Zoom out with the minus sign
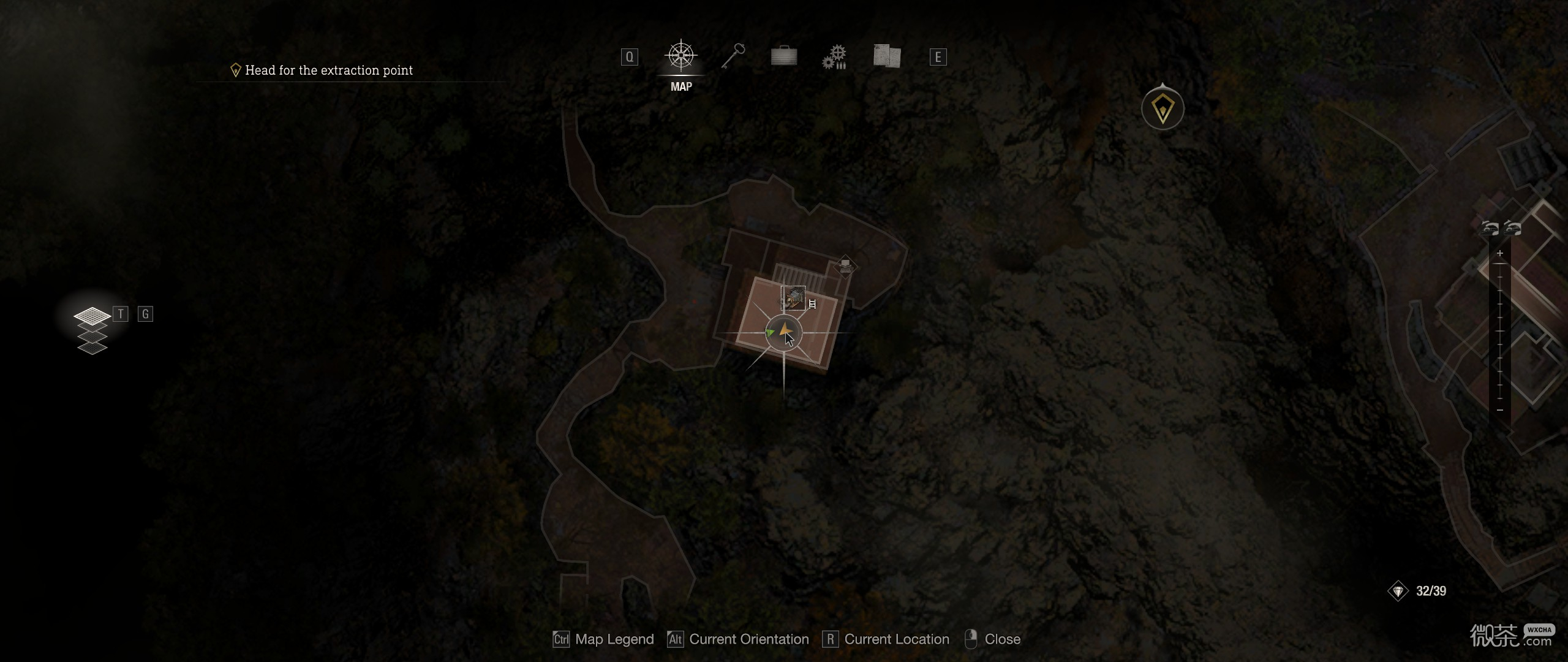Viewport: 1568px width, 662px height. coord(1500,409)
